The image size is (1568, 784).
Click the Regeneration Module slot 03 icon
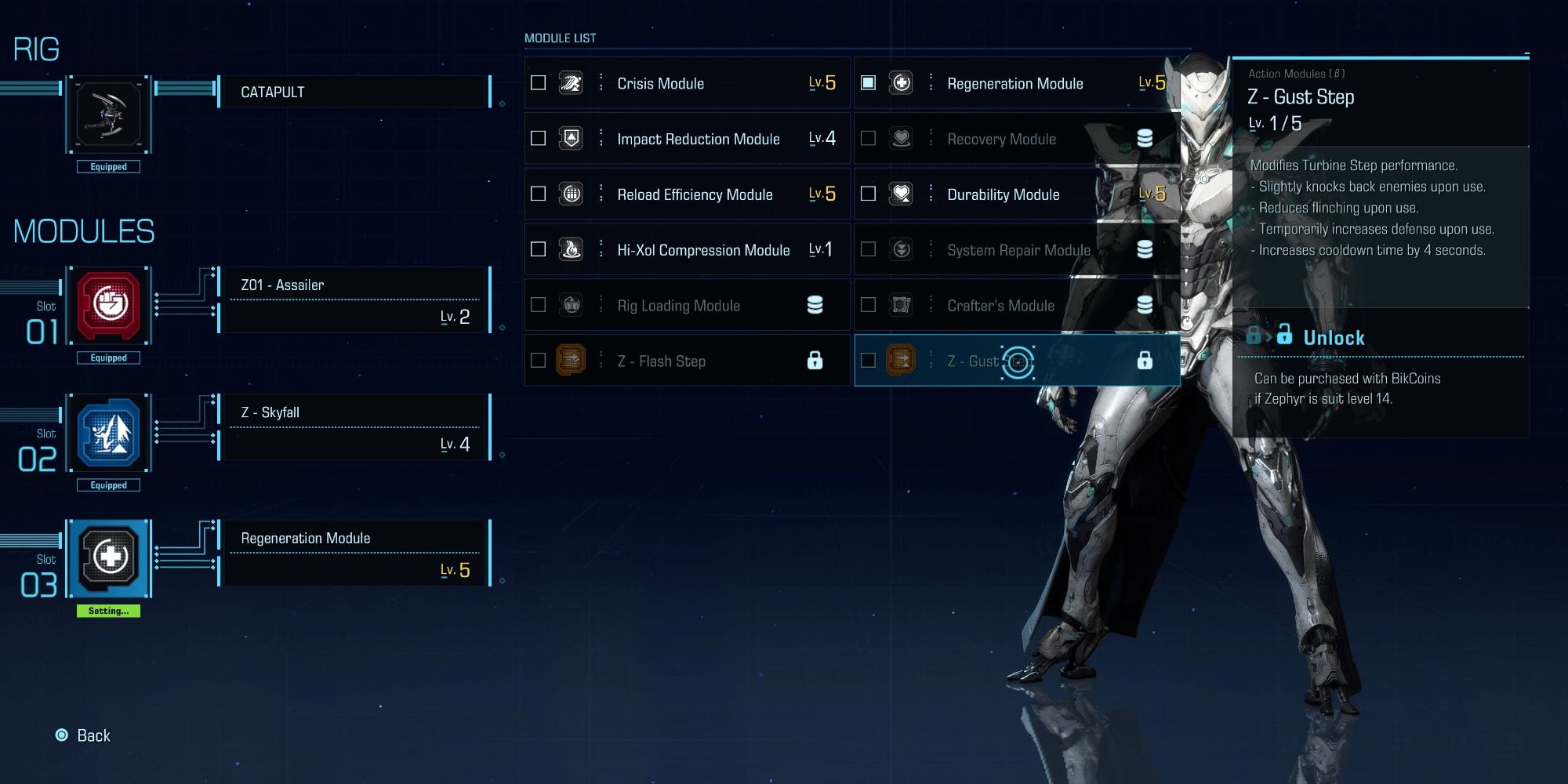click(x=110, y=557)
